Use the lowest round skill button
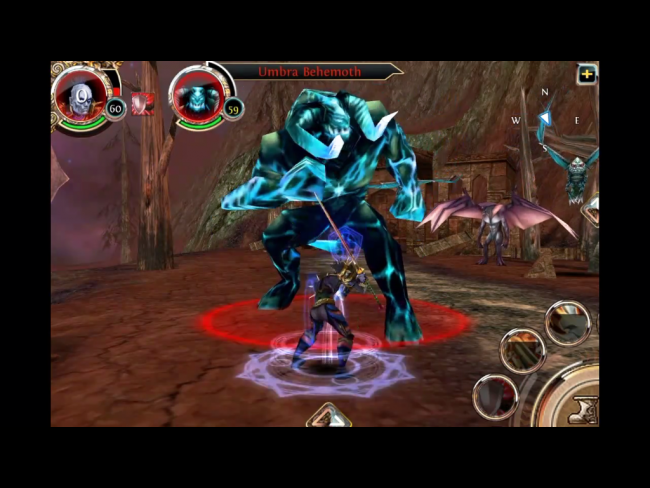 point(495,396)
